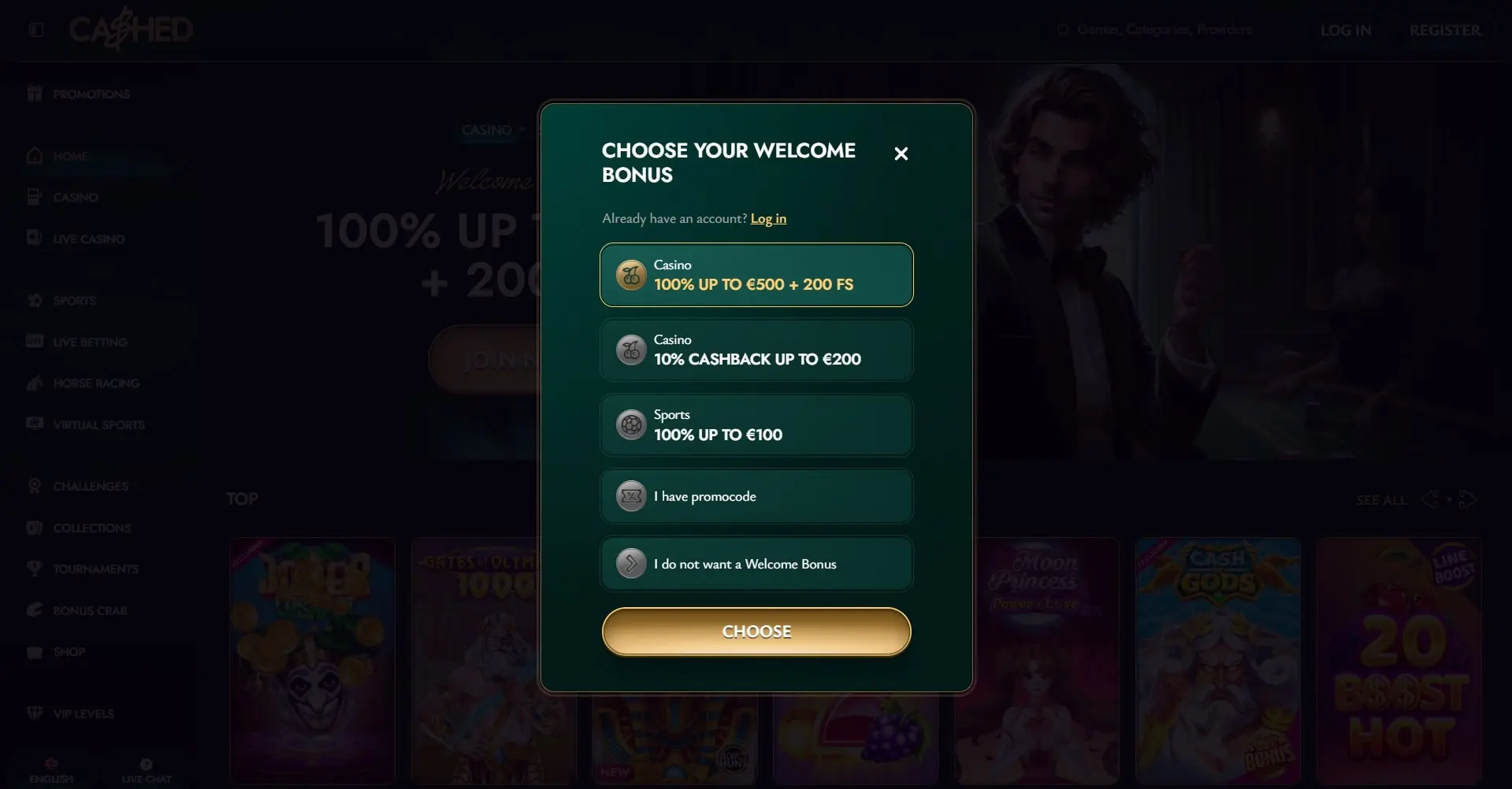Click the REGISTER button in the header
Viewport: 1512px width, 789px height.
(1444, 30)
